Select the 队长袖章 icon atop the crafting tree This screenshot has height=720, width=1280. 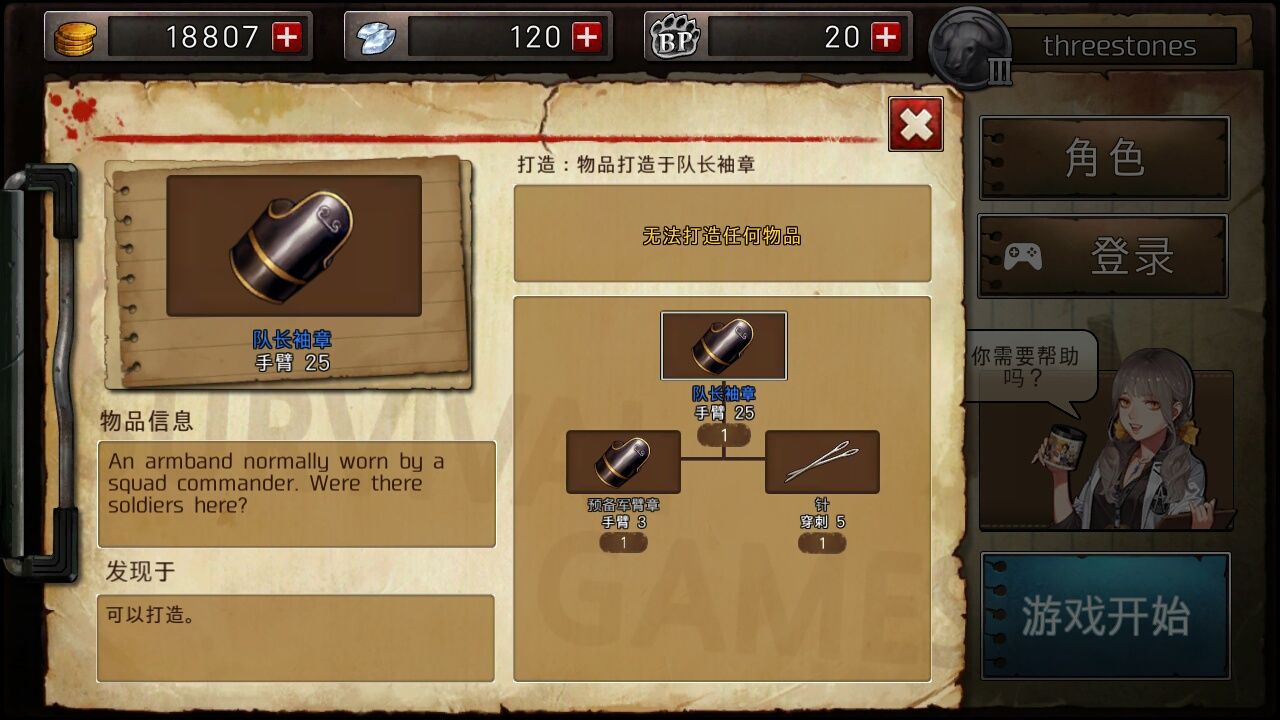723,346
